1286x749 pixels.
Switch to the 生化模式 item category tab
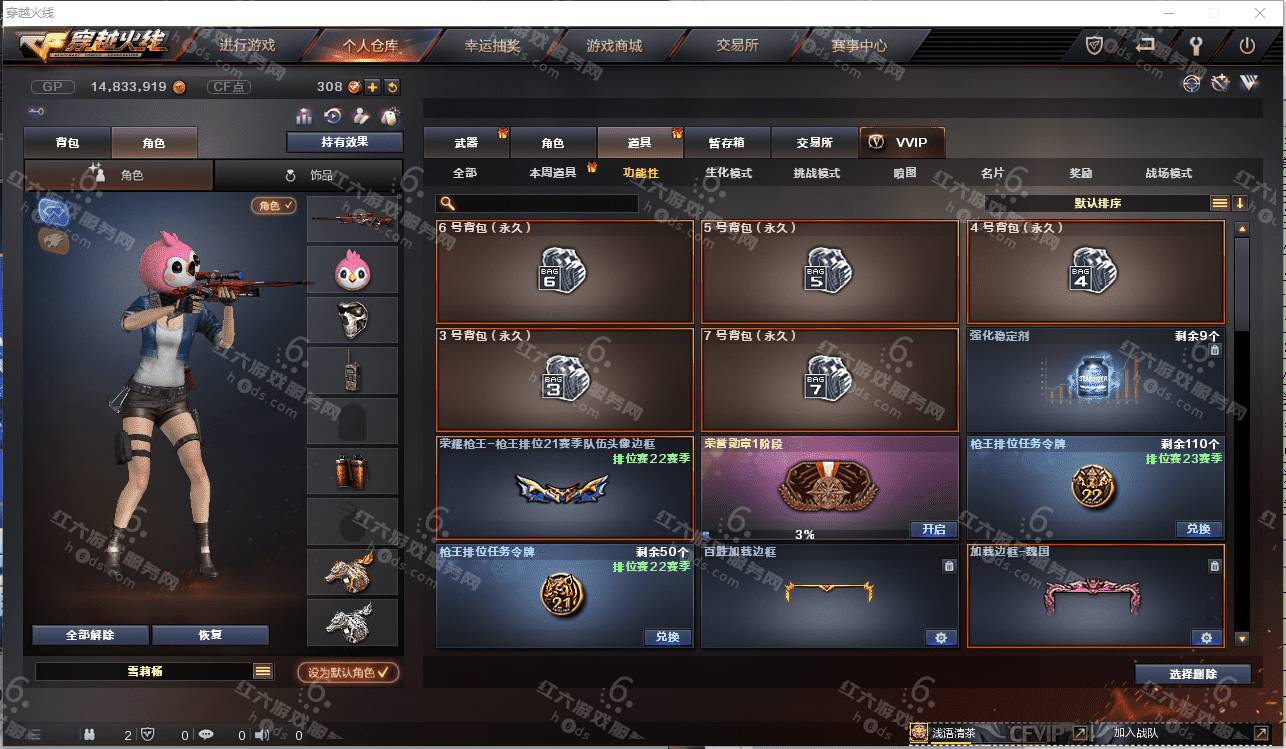pos(727,172)
